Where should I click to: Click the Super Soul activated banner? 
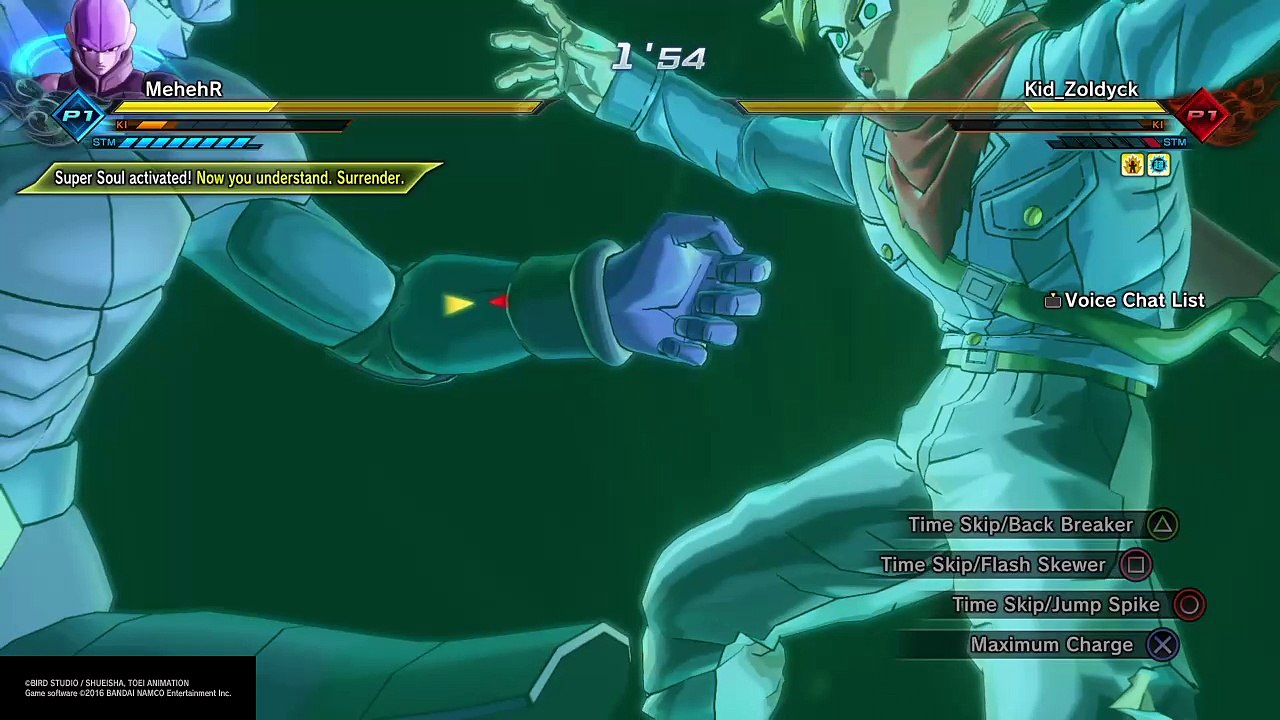coord(229,178)
